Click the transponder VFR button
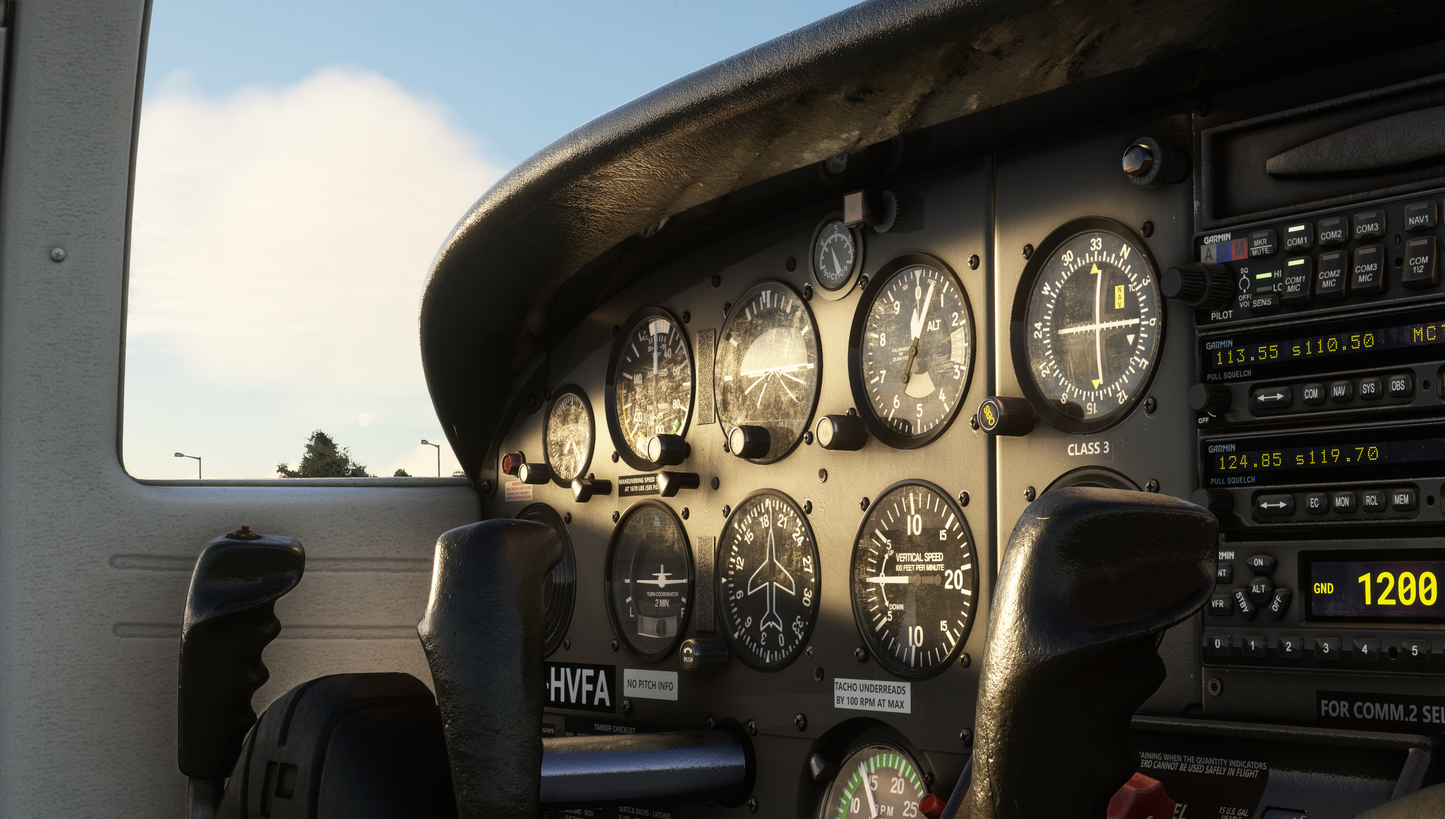Screen dimensions: 1445x819 (1220, 603)
